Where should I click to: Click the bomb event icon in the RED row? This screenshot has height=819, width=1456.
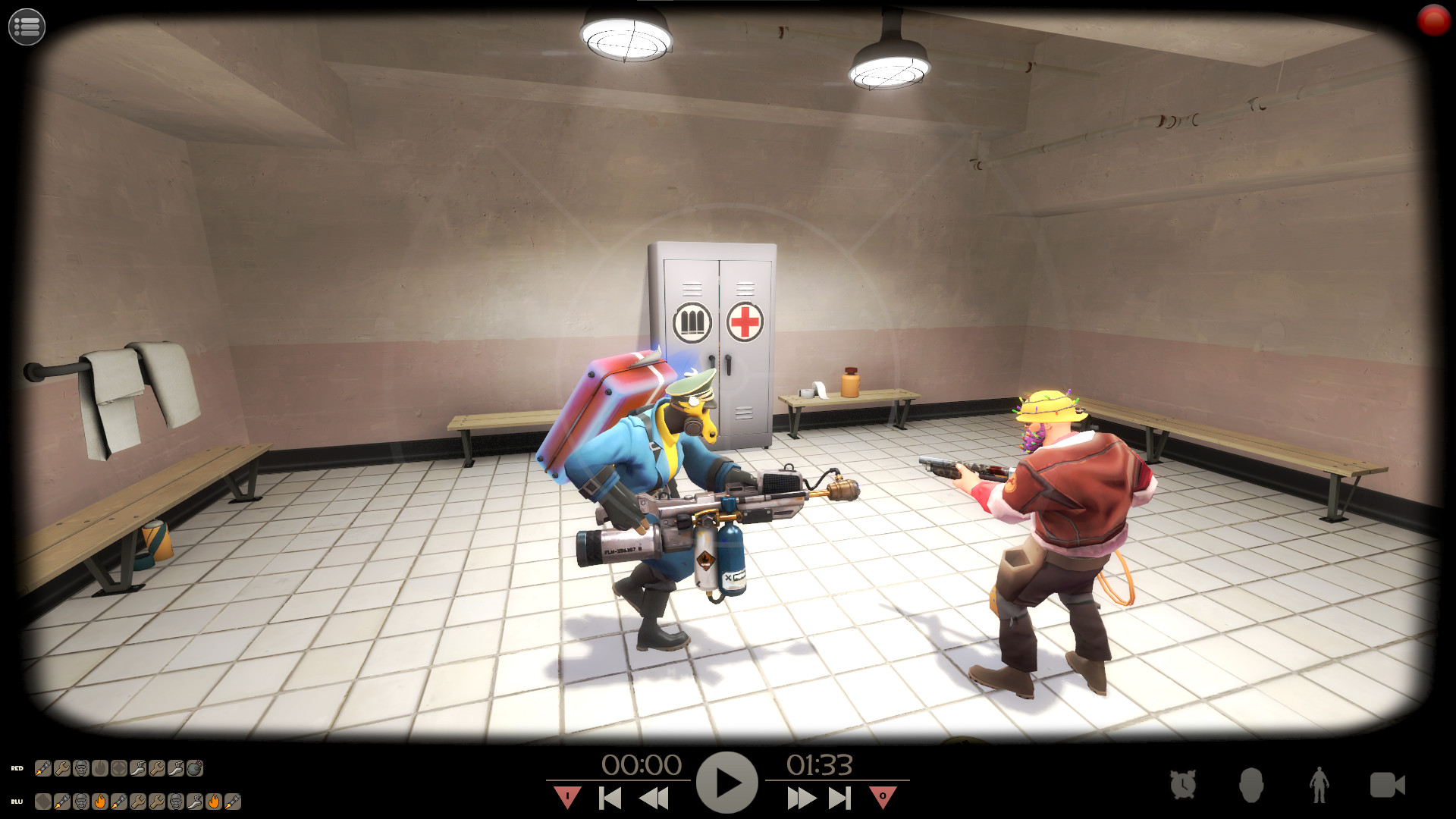click(x=194, y=768)
